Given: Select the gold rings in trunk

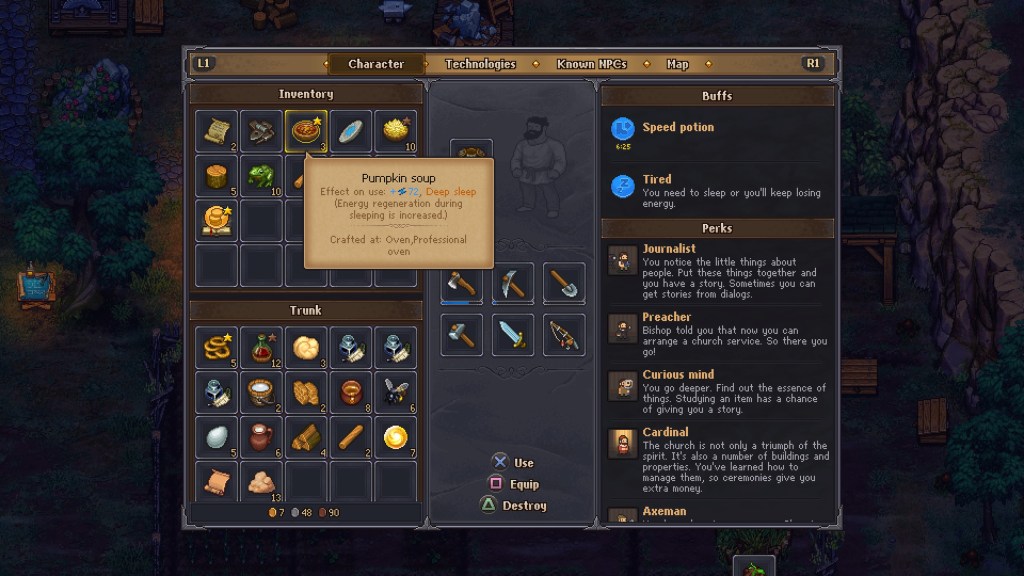Looking at the screenshot, I should coord(216,347).
